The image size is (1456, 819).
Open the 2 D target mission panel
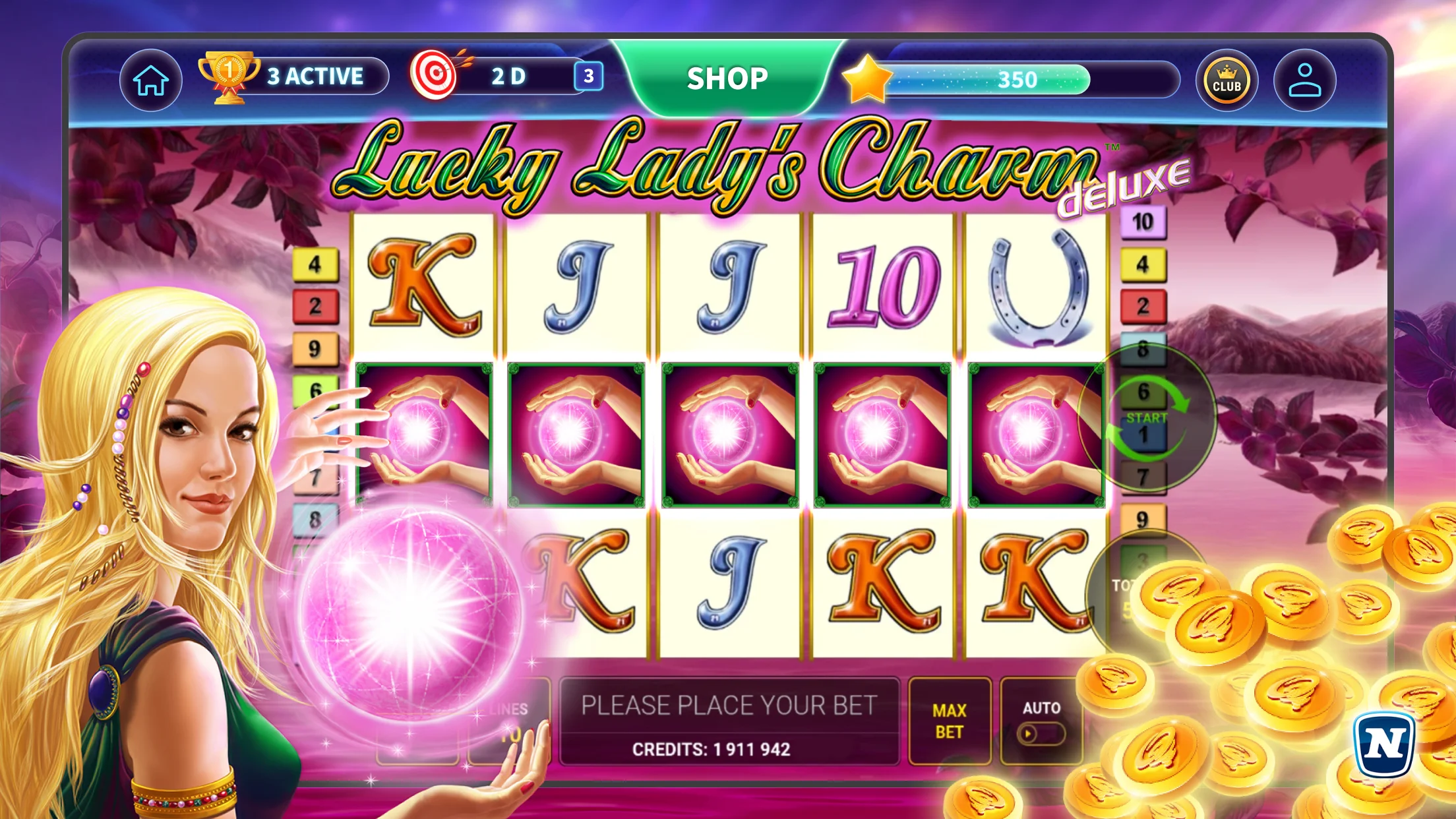point(508,75)
